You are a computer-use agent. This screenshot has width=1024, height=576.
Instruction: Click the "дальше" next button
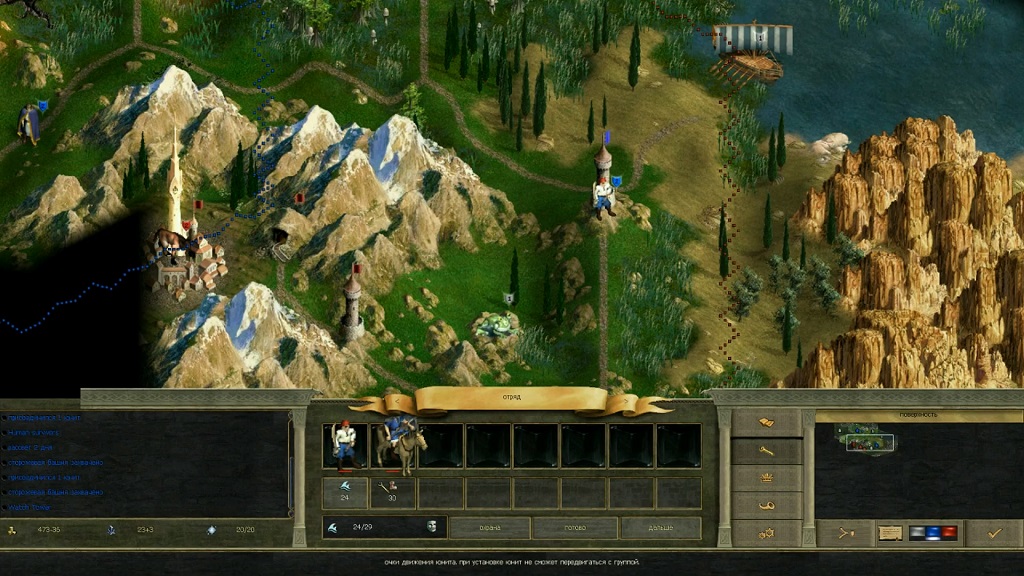(660, 527)
